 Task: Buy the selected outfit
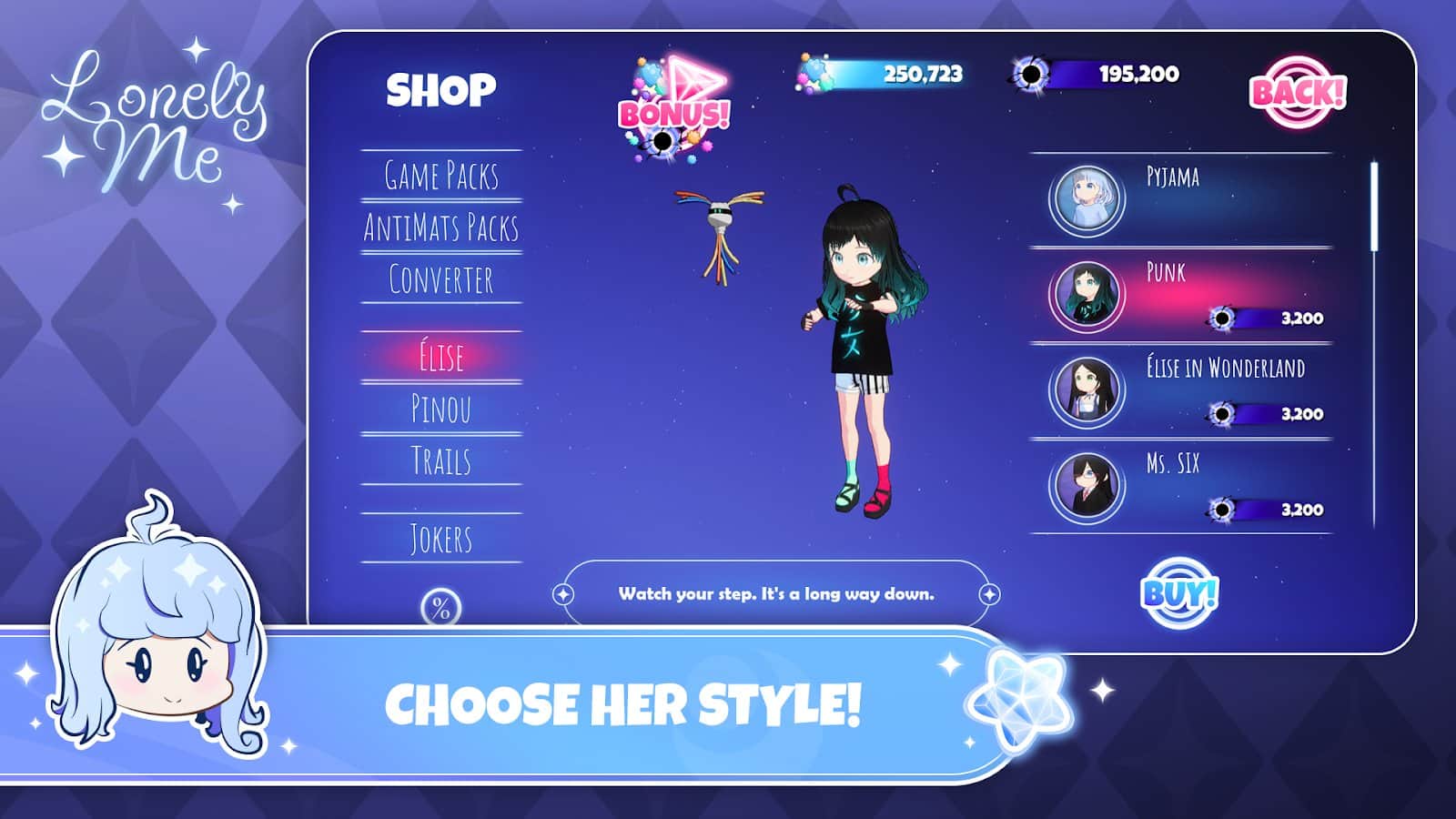coord(1179,594)
